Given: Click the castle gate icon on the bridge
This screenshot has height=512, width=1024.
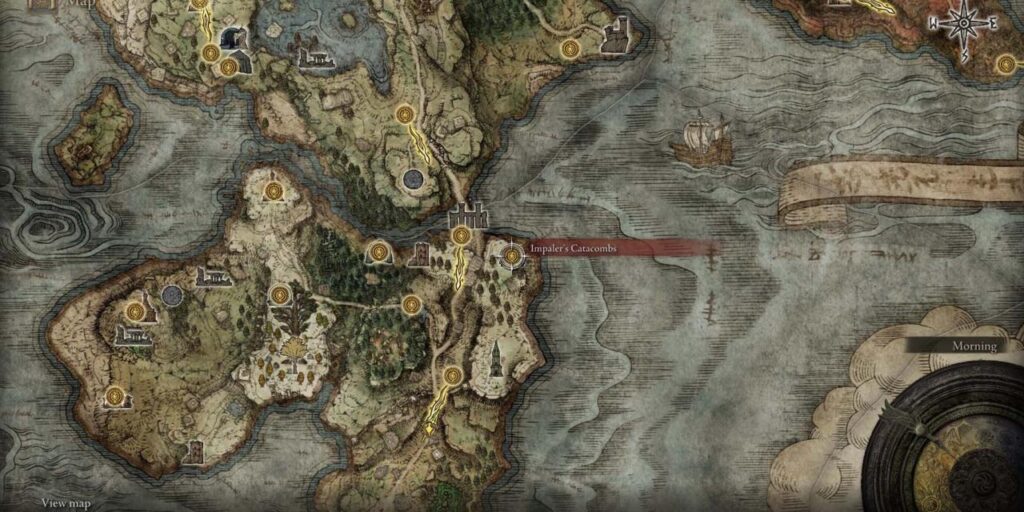Looking at the screenshot, I should 468,216.
